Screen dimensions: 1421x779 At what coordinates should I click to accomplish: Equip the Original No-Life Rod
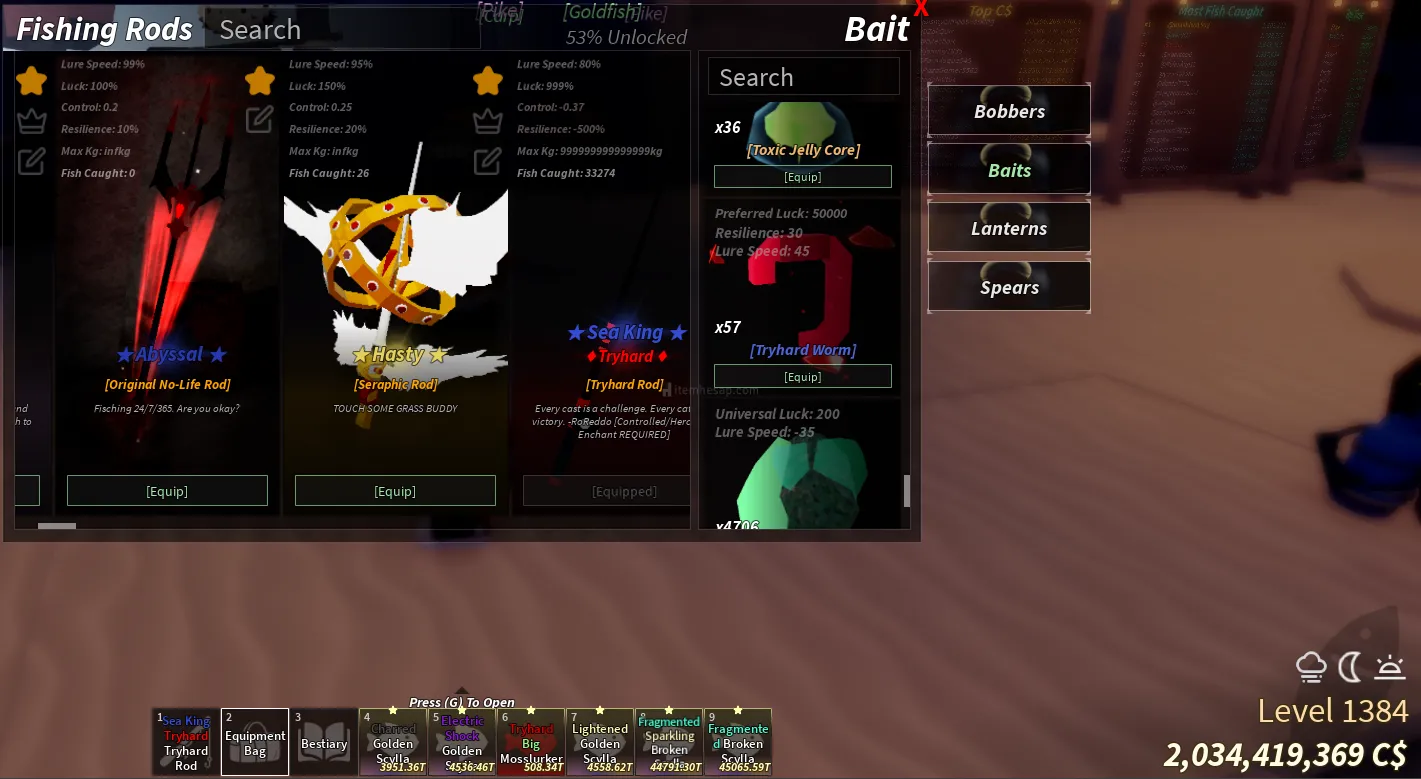[x=167, y=491]
